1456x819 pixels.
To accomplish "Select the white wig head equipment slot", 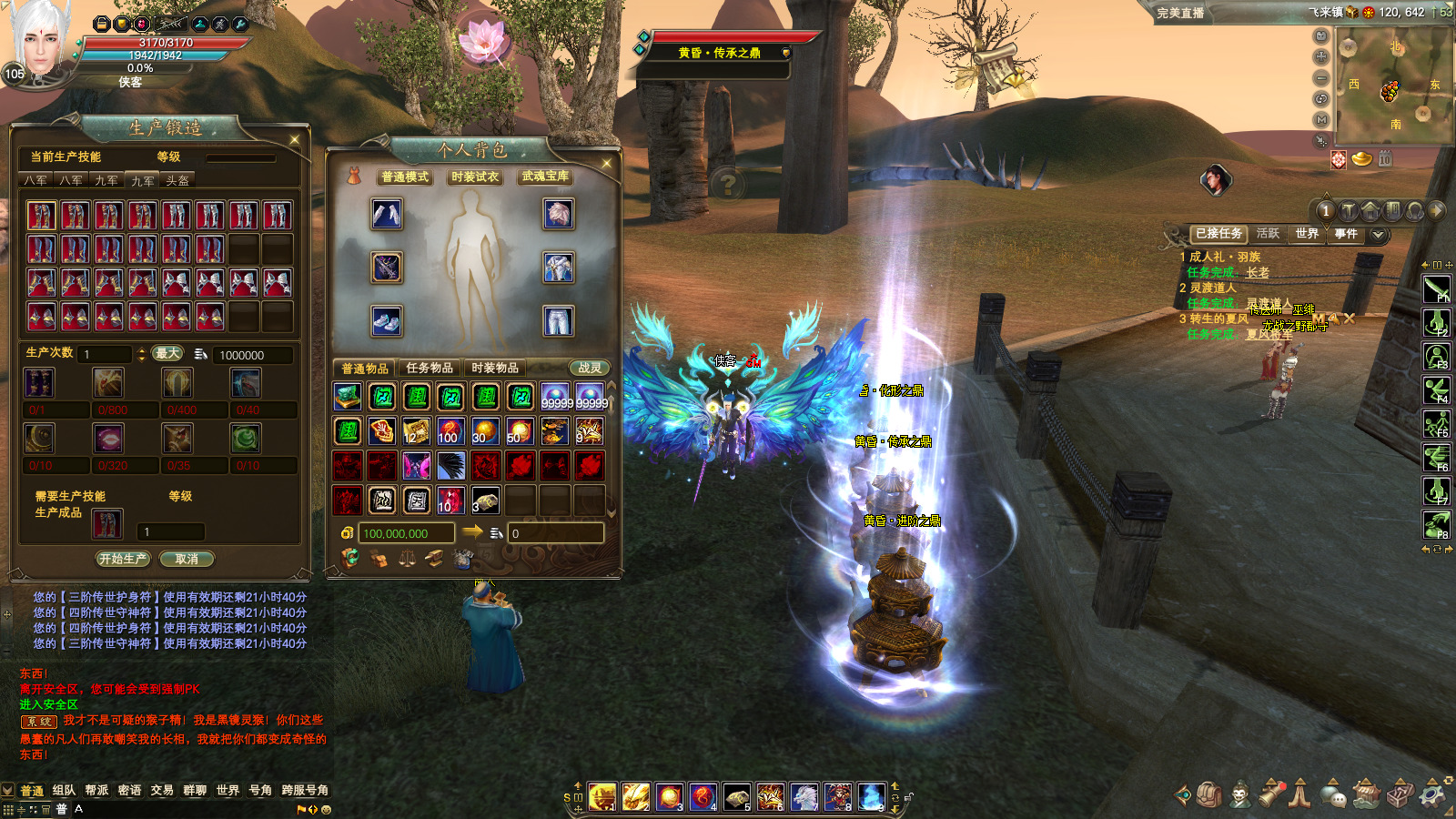I will pyautogui.click(x=558, y=214).
